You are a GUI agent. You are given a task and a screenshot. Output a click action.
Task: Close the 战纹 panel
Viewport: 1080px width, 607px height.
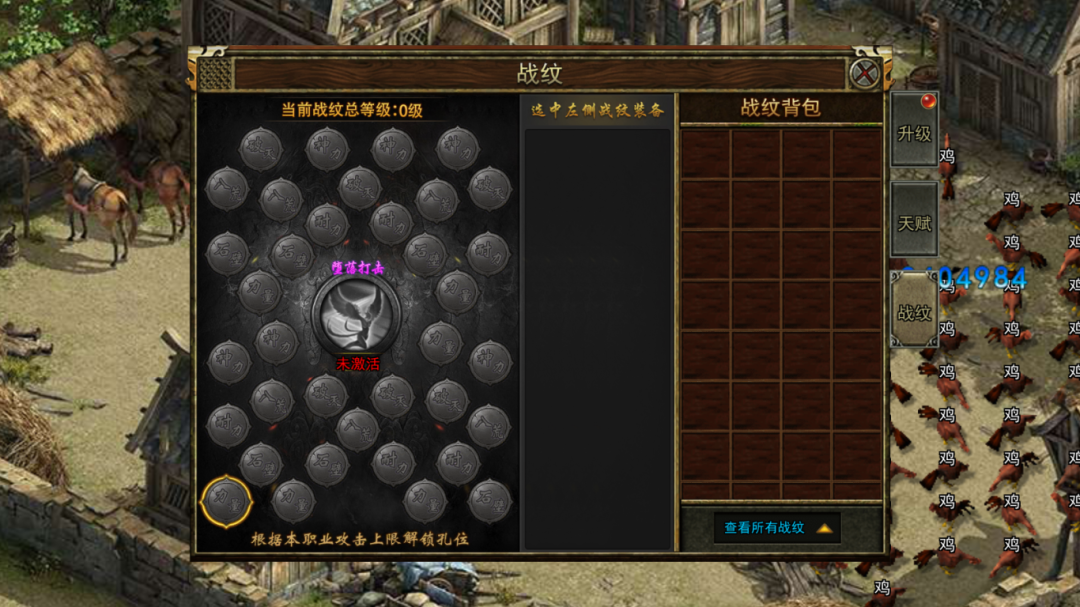pyautogui.click(x=863, y=73)
